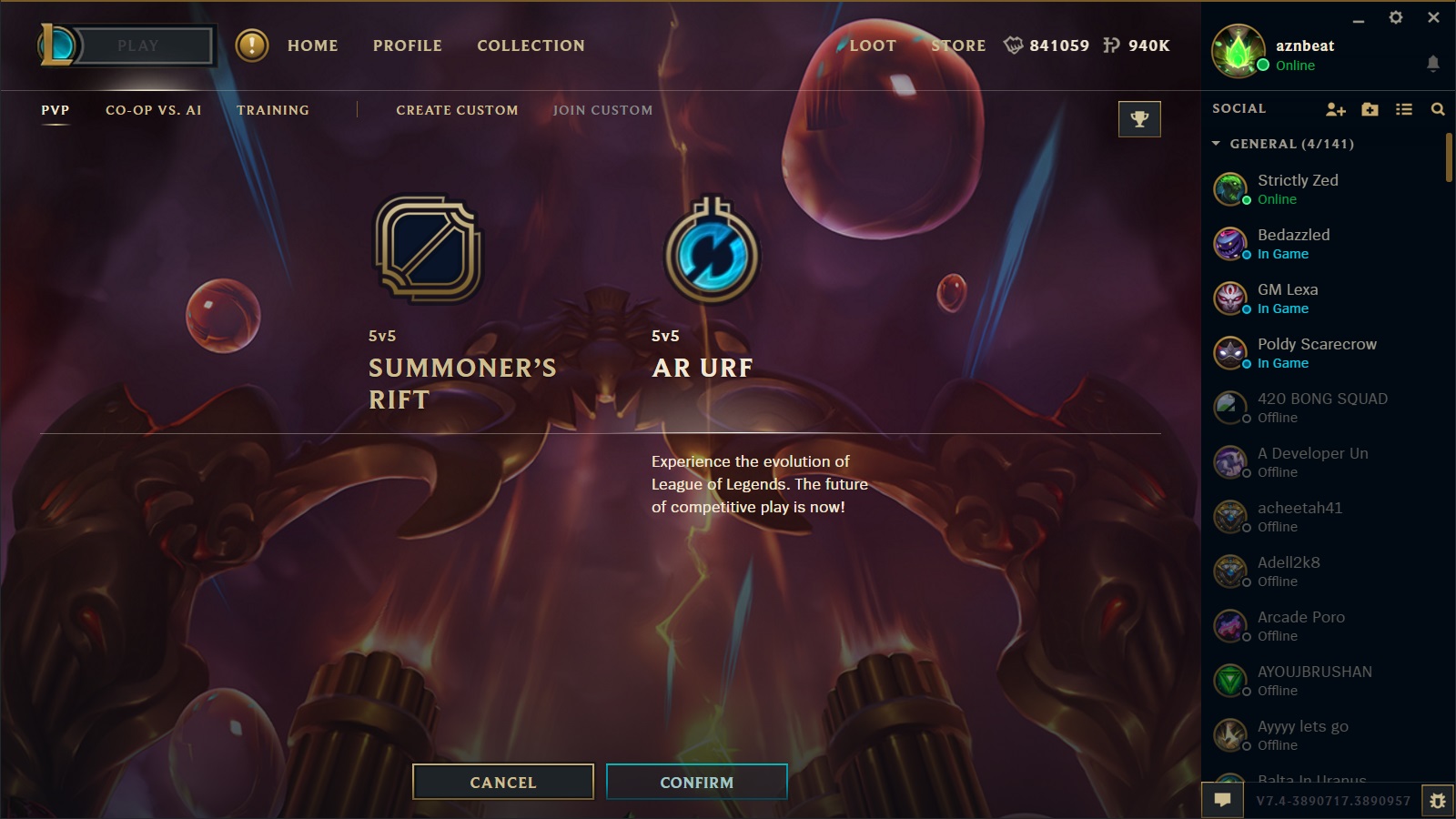Open the friends list view options icon
1456x819 pixels.
click(1404, 108)
